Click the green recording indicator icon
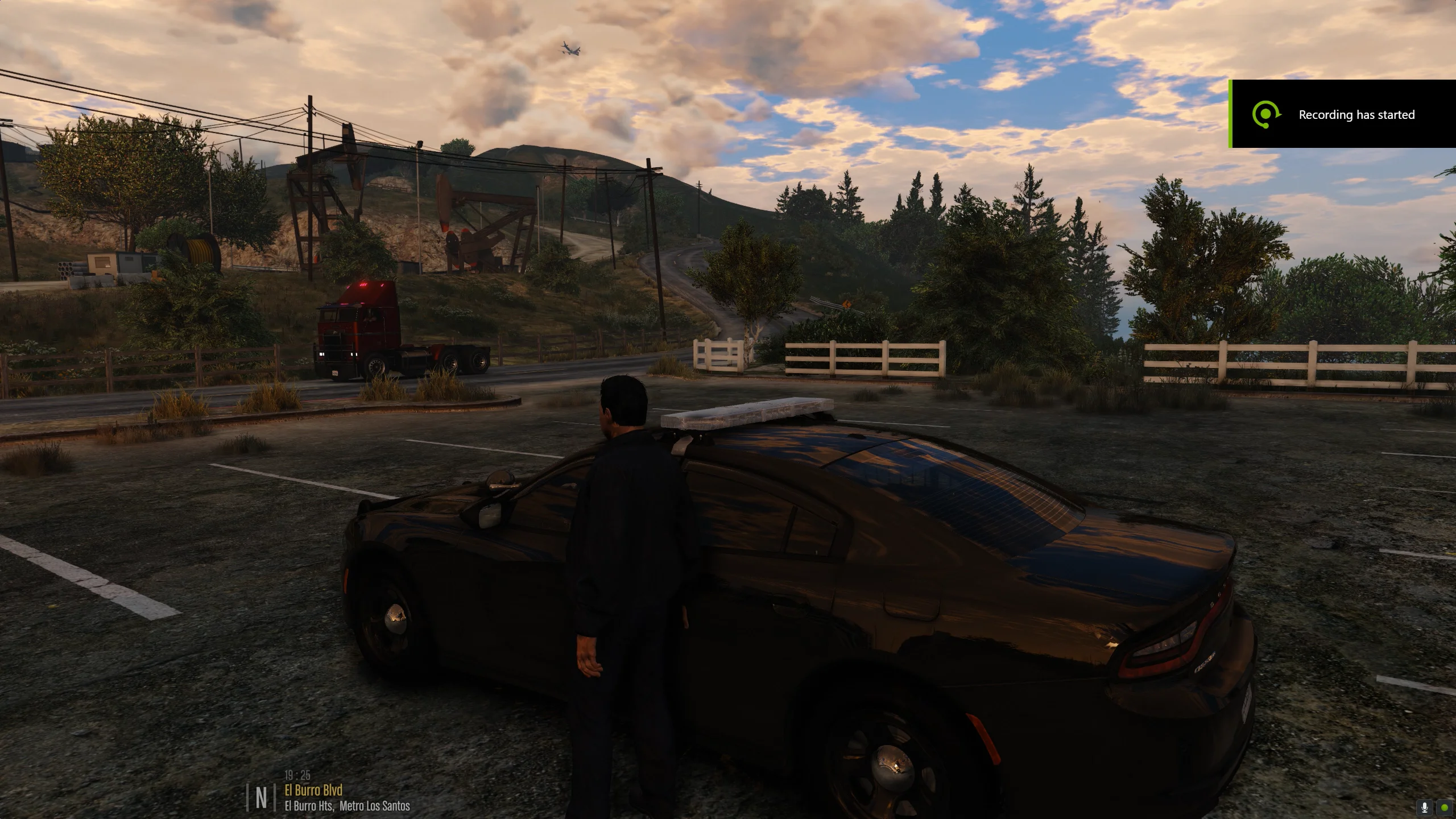The image size is (1456, 819). 1445,808
